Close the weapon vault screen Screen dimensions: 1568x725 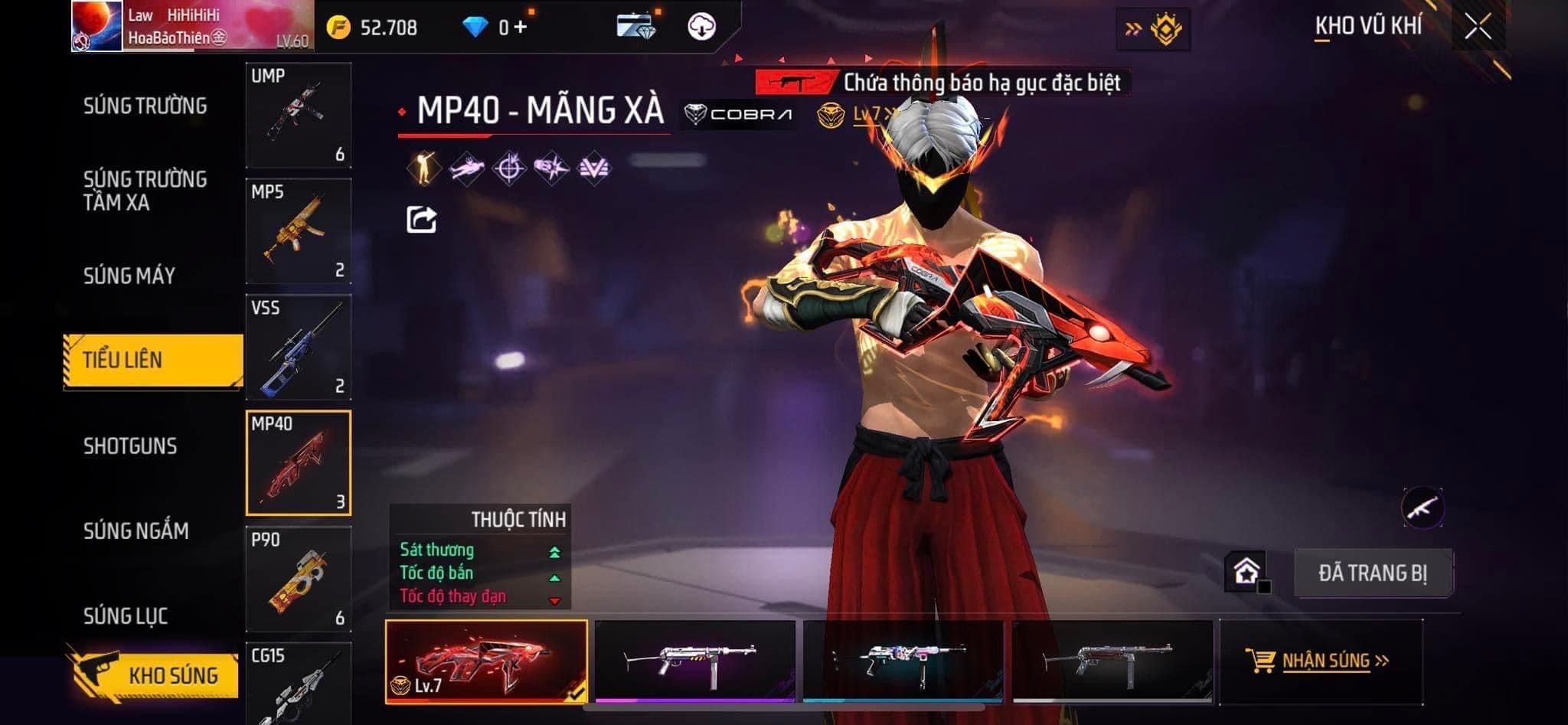pos(1478,27)
